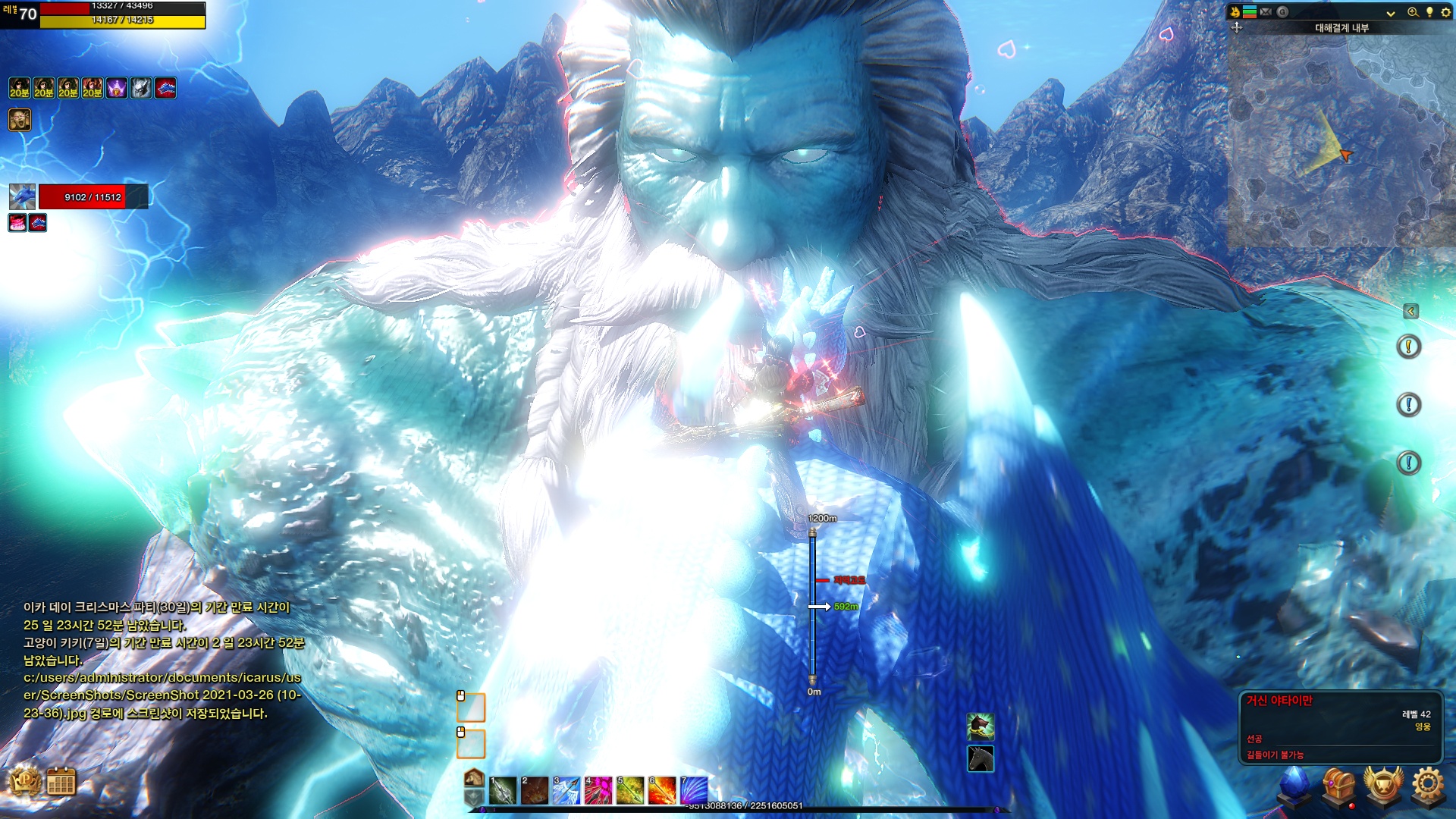
Task: Open the minimap settings gear
Action: tap(1445, 13)
